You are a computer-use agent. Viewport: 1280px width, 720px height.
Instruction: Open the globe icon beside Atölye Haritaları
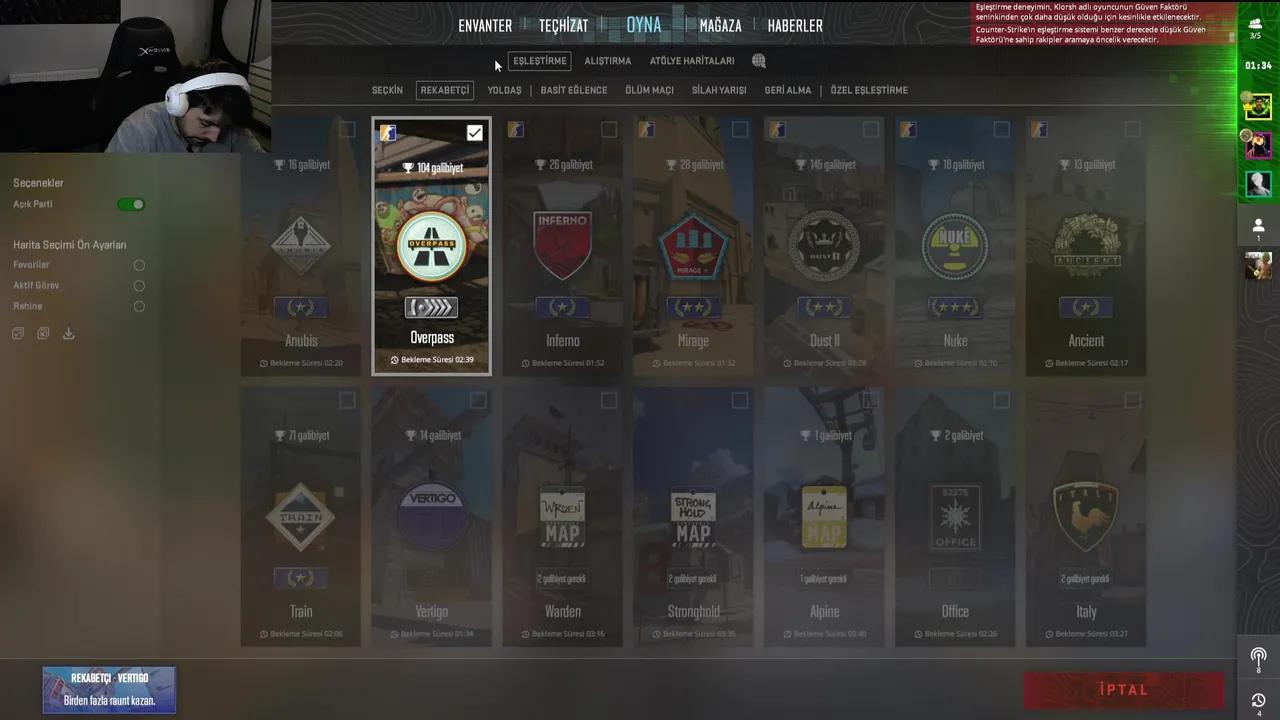(x=758, y=60)
